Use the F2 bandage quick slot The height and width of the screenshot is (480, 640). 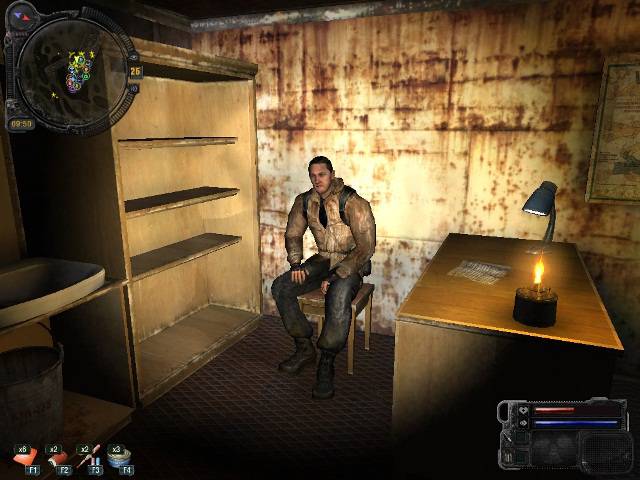59,459
